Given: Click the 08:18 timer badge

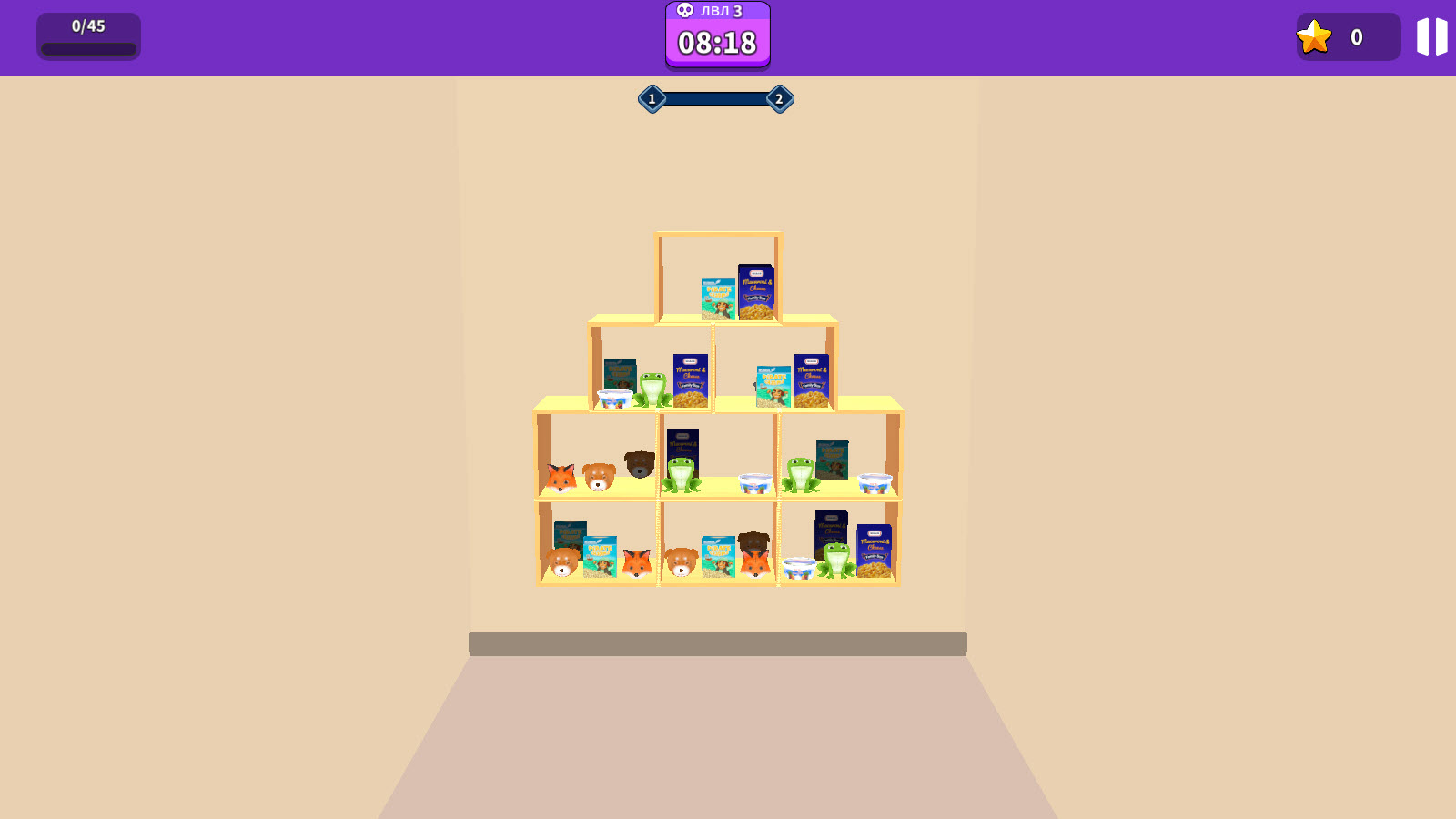Looking at the screenshot, I should tap(716, 42).
